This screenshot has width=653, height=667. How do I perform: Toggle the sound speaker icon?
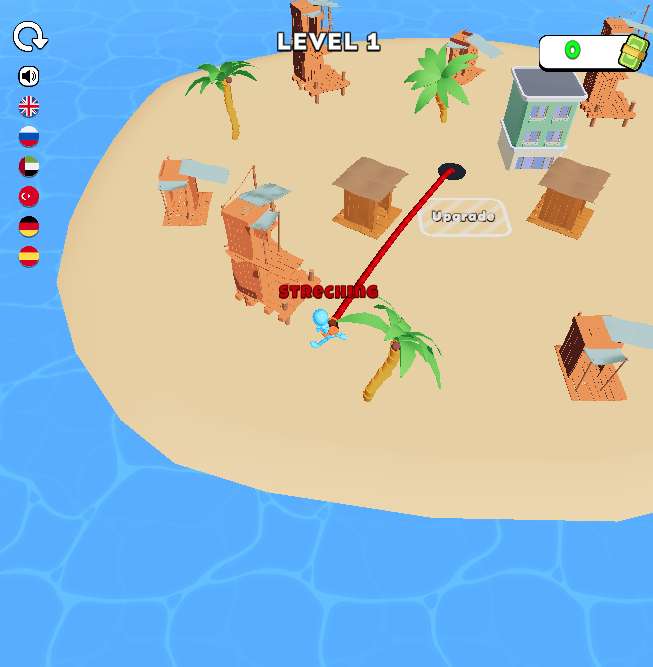29,76
